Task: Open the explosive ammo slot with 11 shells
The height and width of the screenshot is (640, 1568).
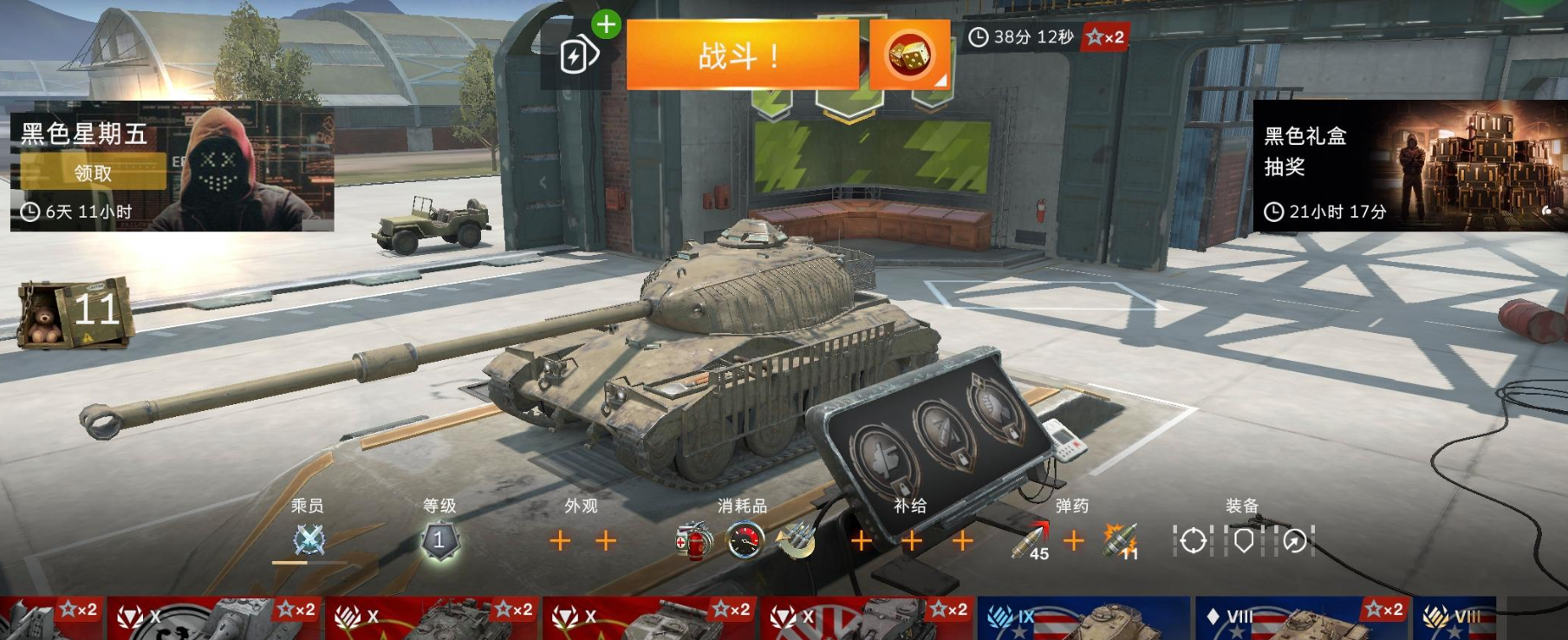Action: click(1120, 541)
